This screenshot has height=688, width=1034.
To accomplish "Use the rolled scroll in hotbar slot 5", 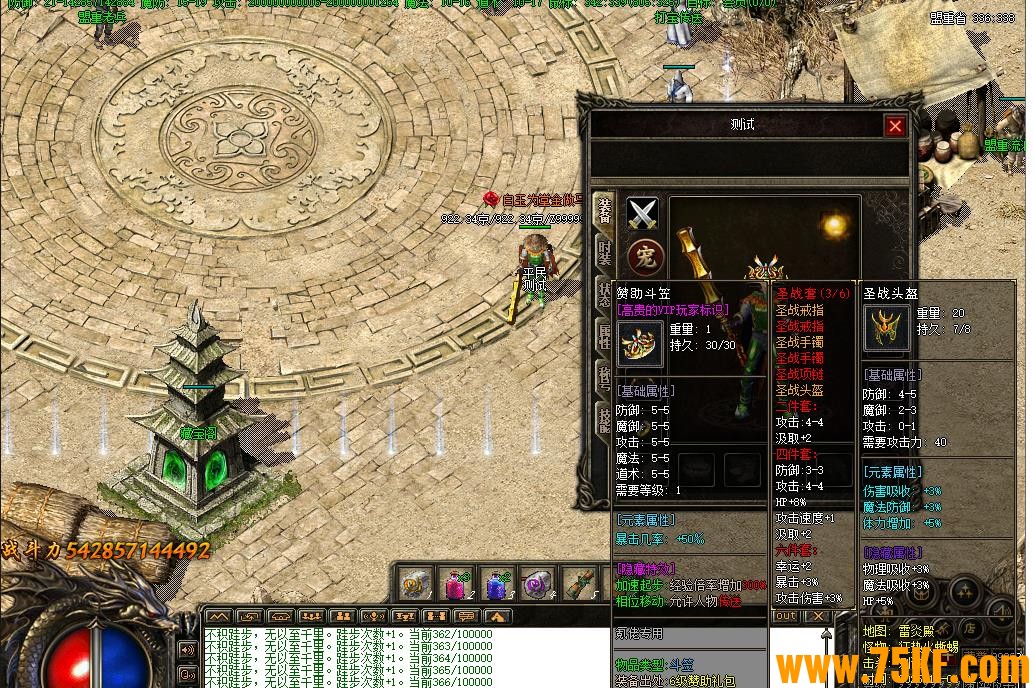I will (x=580, y=584).
